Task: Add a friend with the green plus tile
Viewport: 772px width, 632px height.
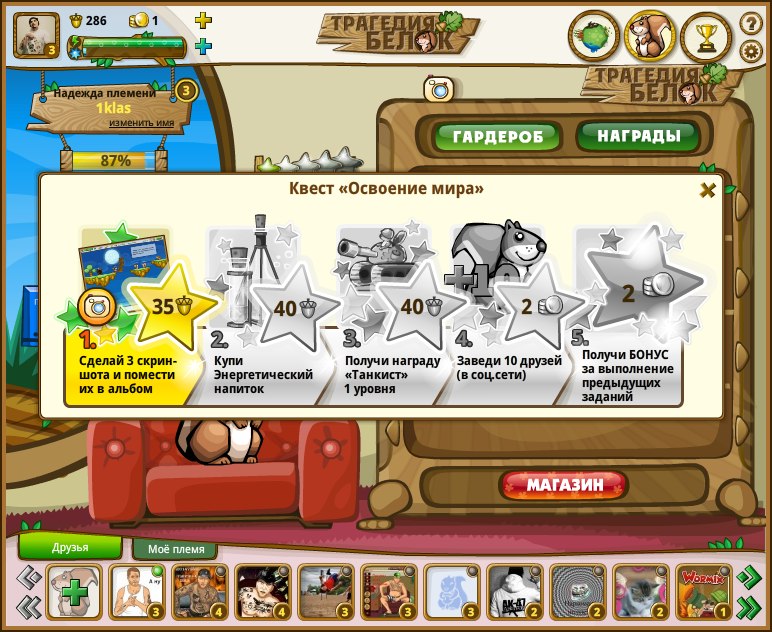Action: coord(73,592)
